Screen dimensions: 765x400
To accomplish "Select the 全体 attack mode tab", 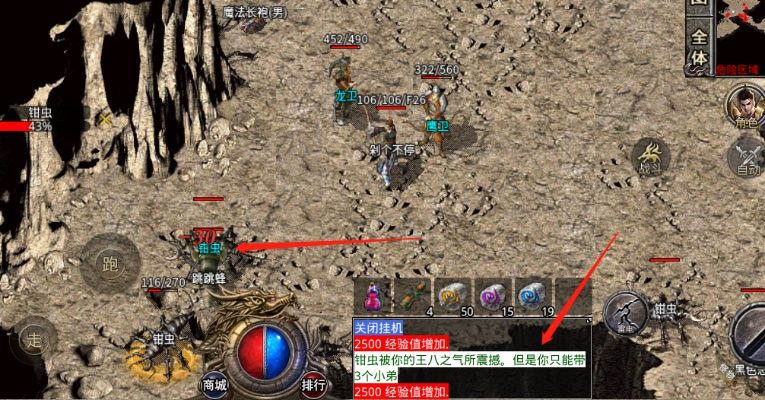I will [698, 48].
